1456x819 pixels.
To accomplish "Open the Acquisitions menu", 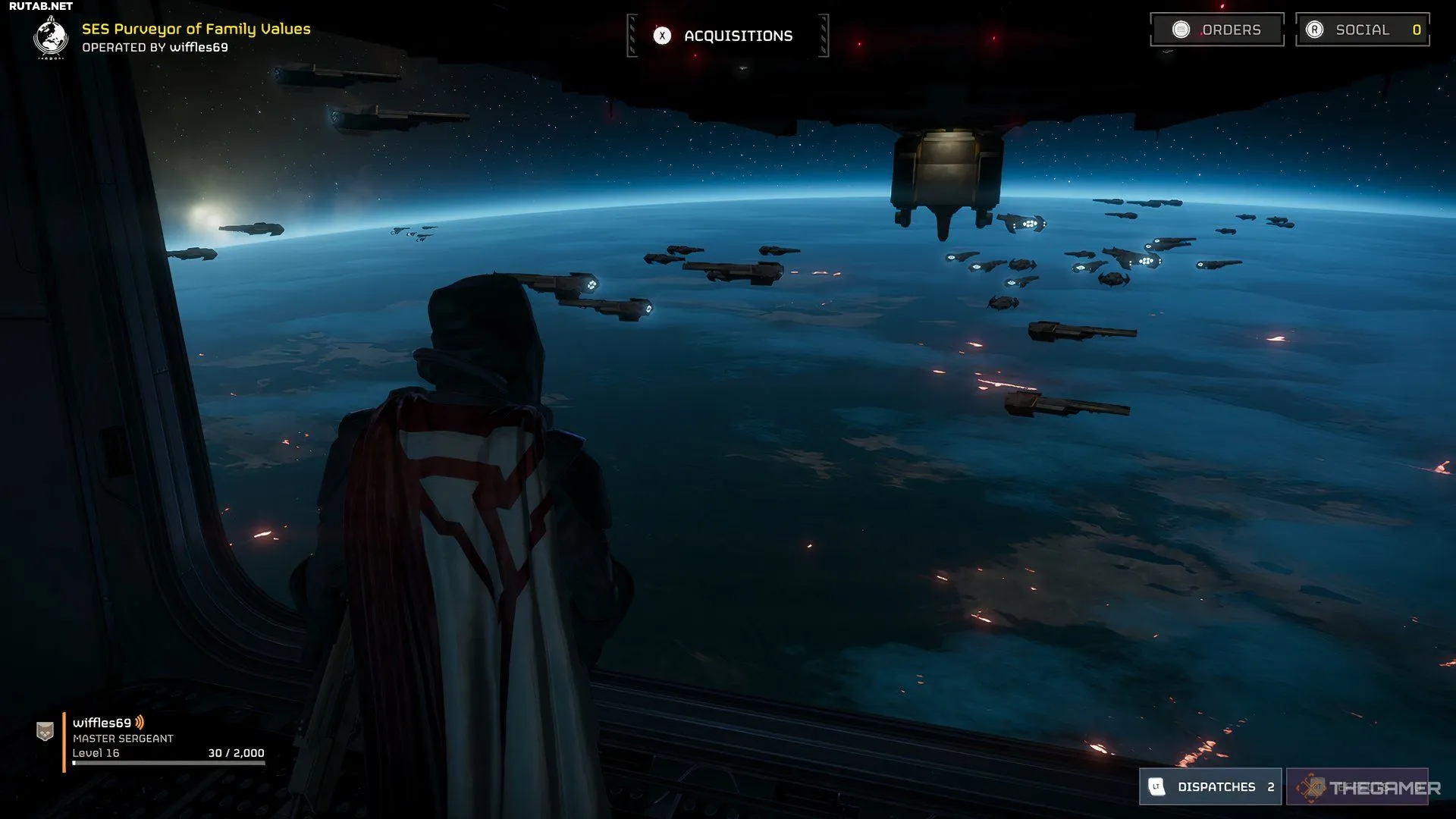I will pyautogui.click(x=728, y=36).
